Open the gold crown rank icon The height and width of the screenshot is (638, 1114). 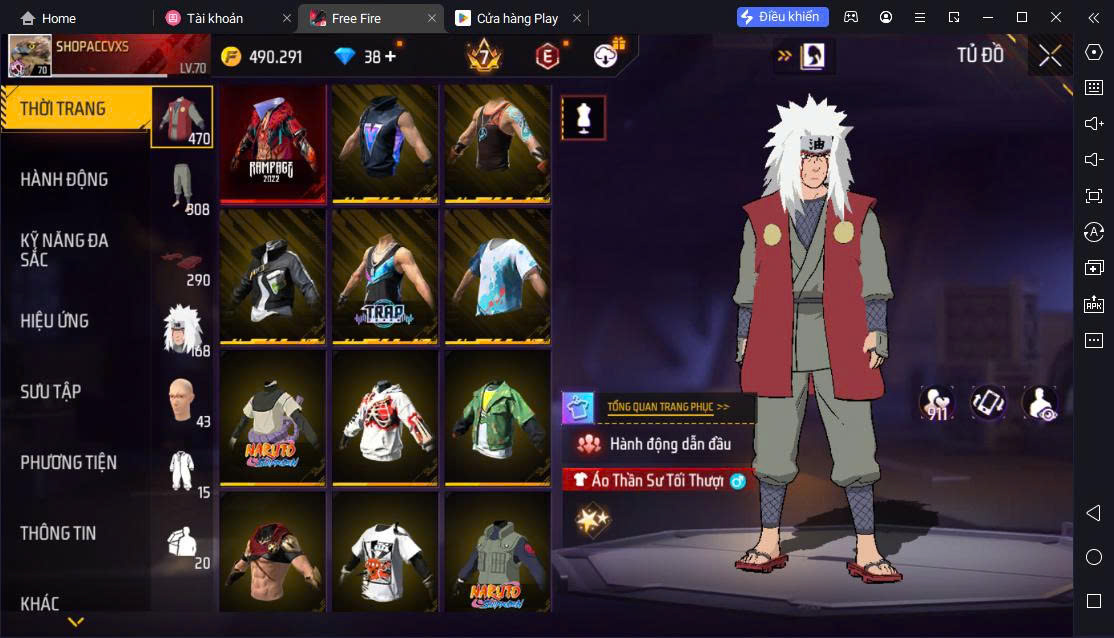(484, 56)
